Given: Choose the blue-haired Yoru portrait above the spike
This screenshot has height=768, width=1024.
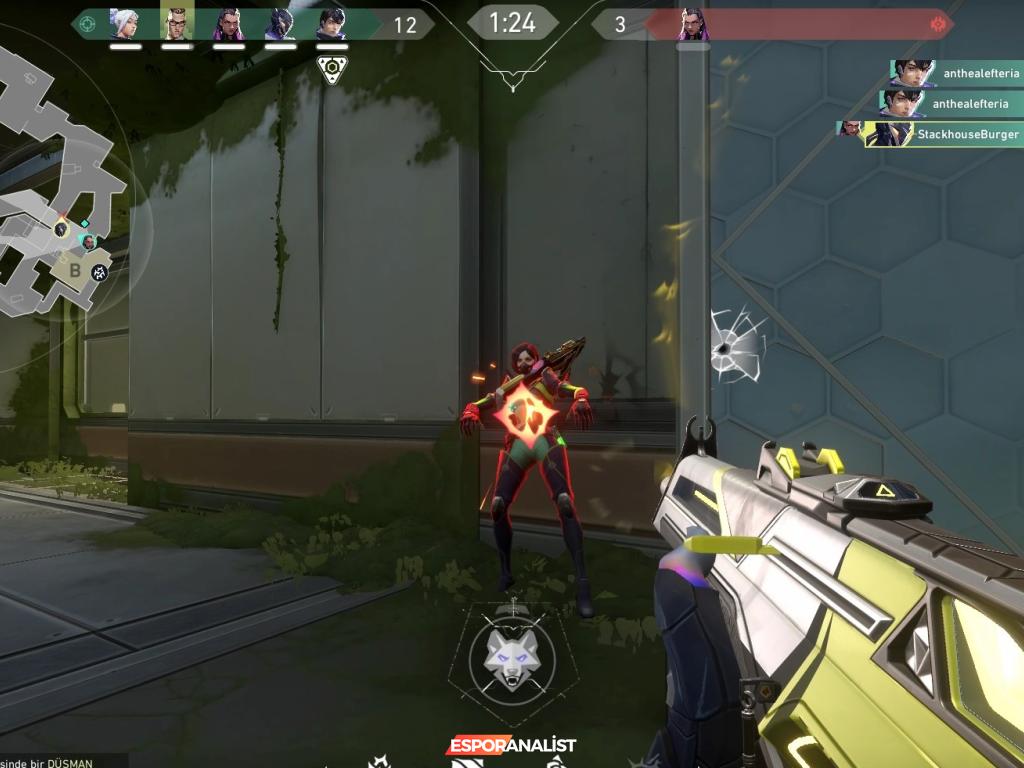Looking at the screenshot, I should (331, 23).
